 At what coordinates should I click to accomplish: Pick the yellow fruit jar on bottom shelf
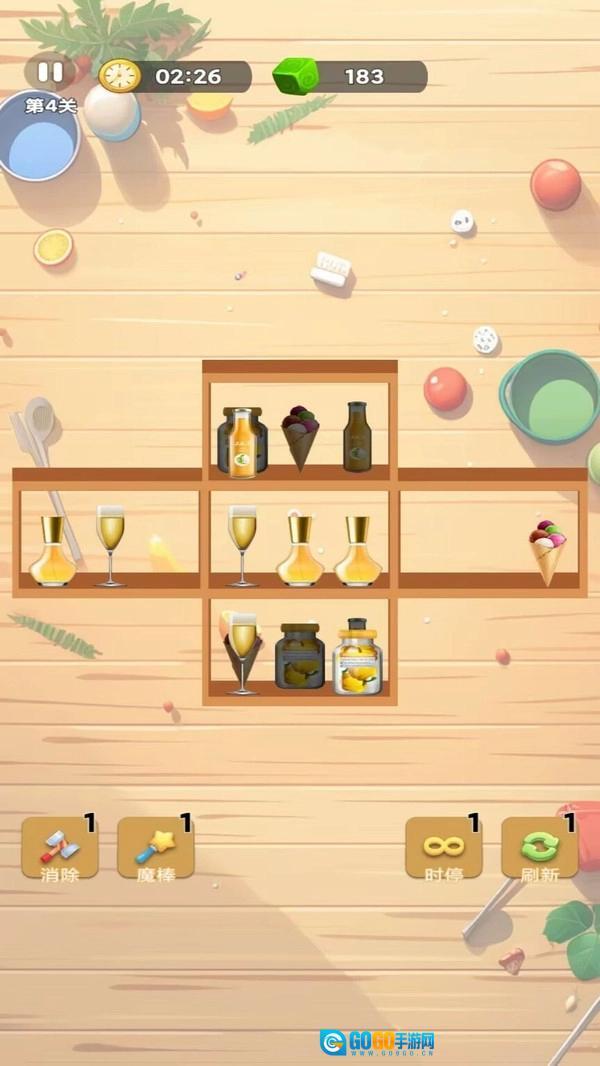pyautogui.click(x=357, y=657)
